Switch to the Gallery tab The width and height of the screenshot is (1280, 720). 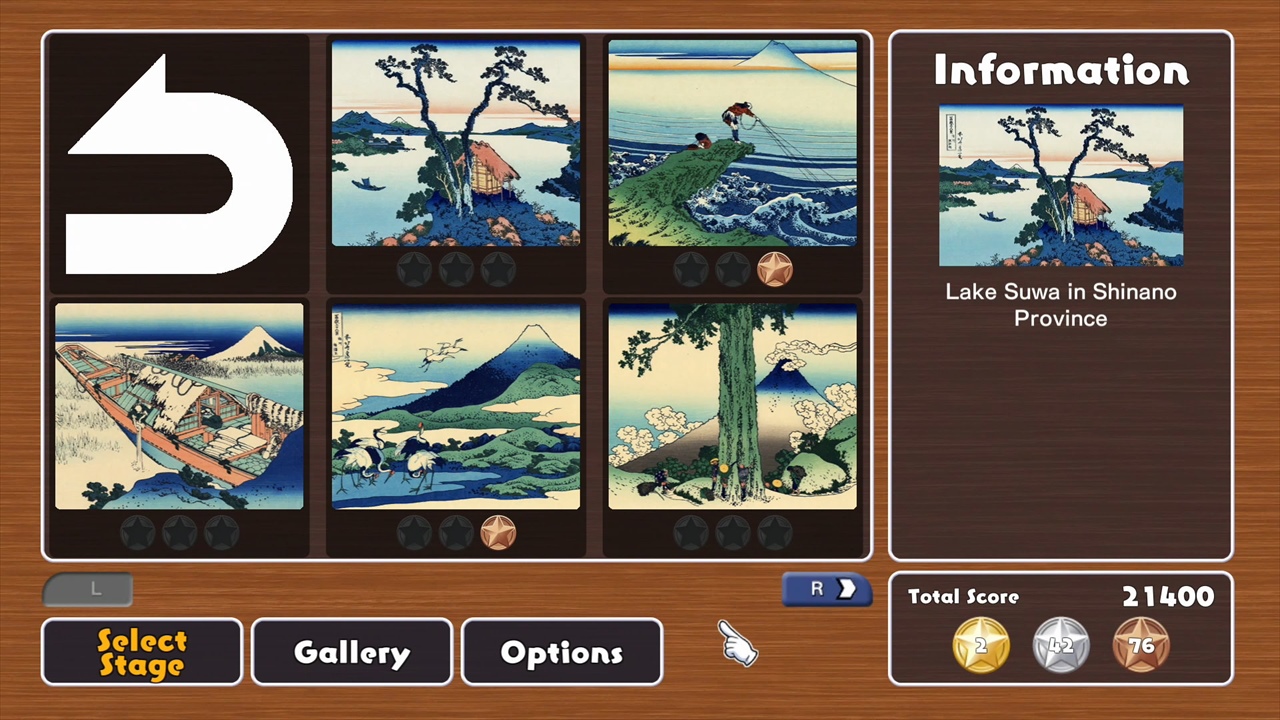pos(351,652)
